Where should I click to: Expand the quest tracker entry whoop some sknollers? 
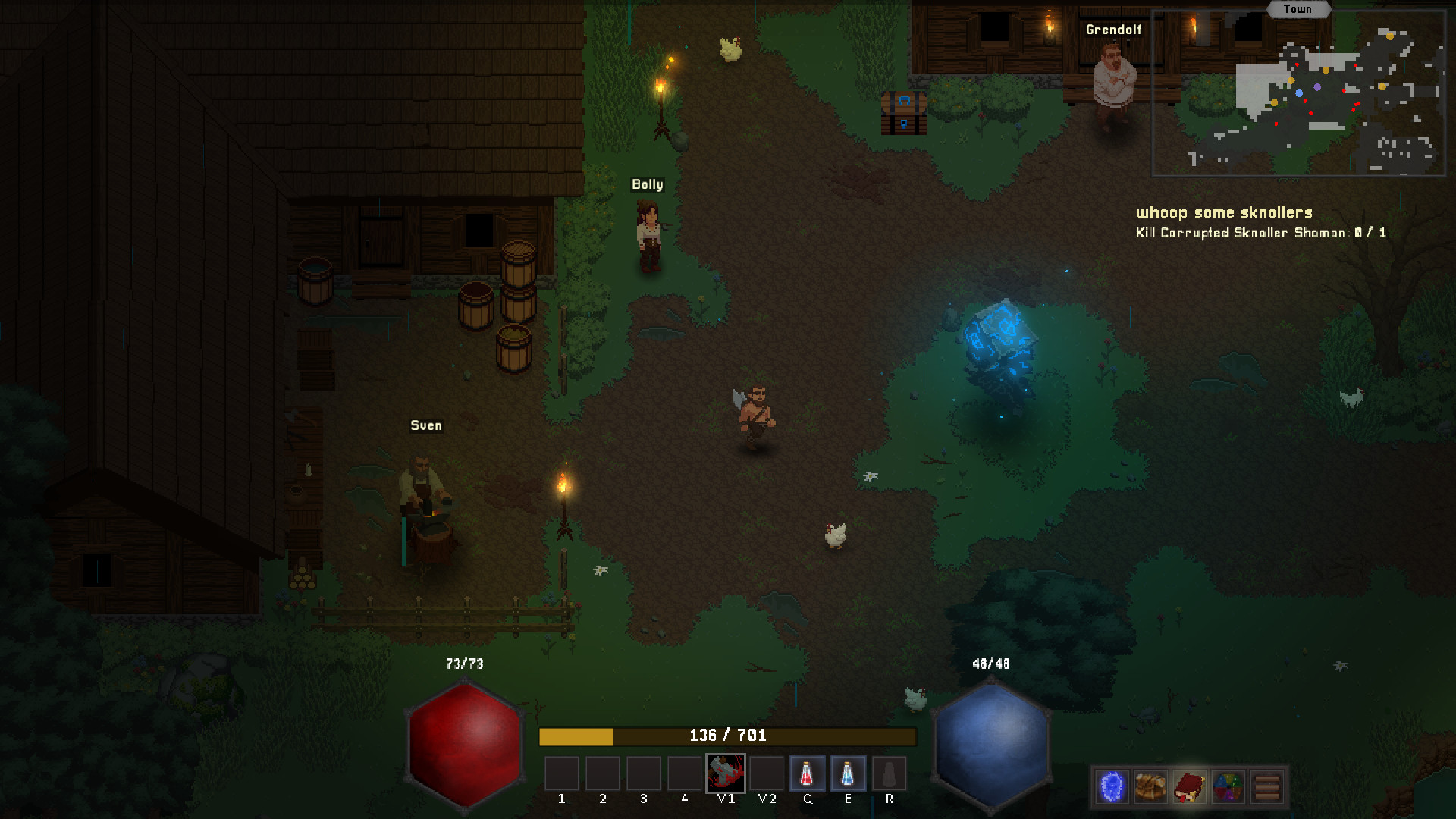point(1224,213)
